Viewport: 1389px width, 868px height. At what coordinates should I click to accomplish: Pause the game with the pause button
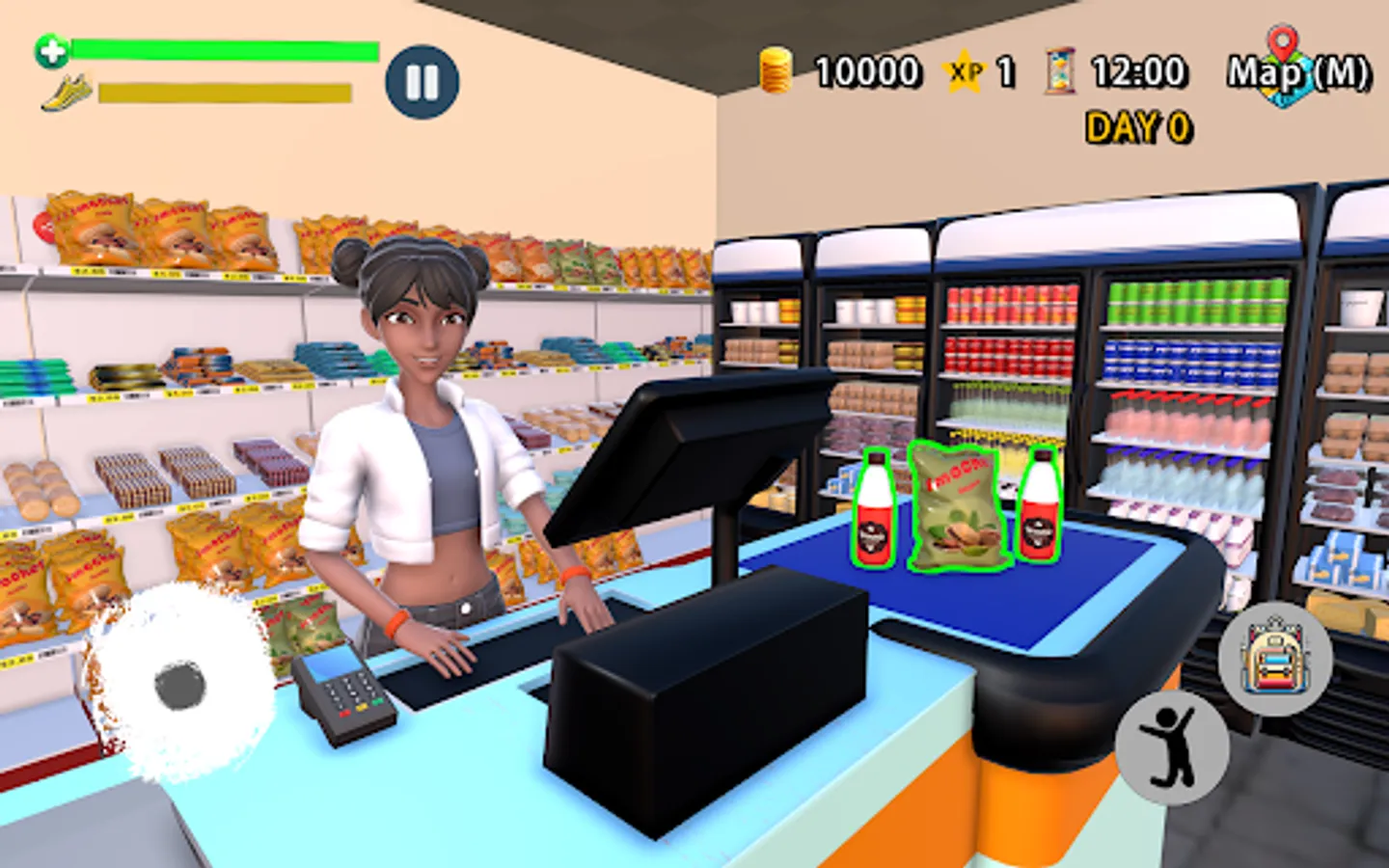click(422, 82)
